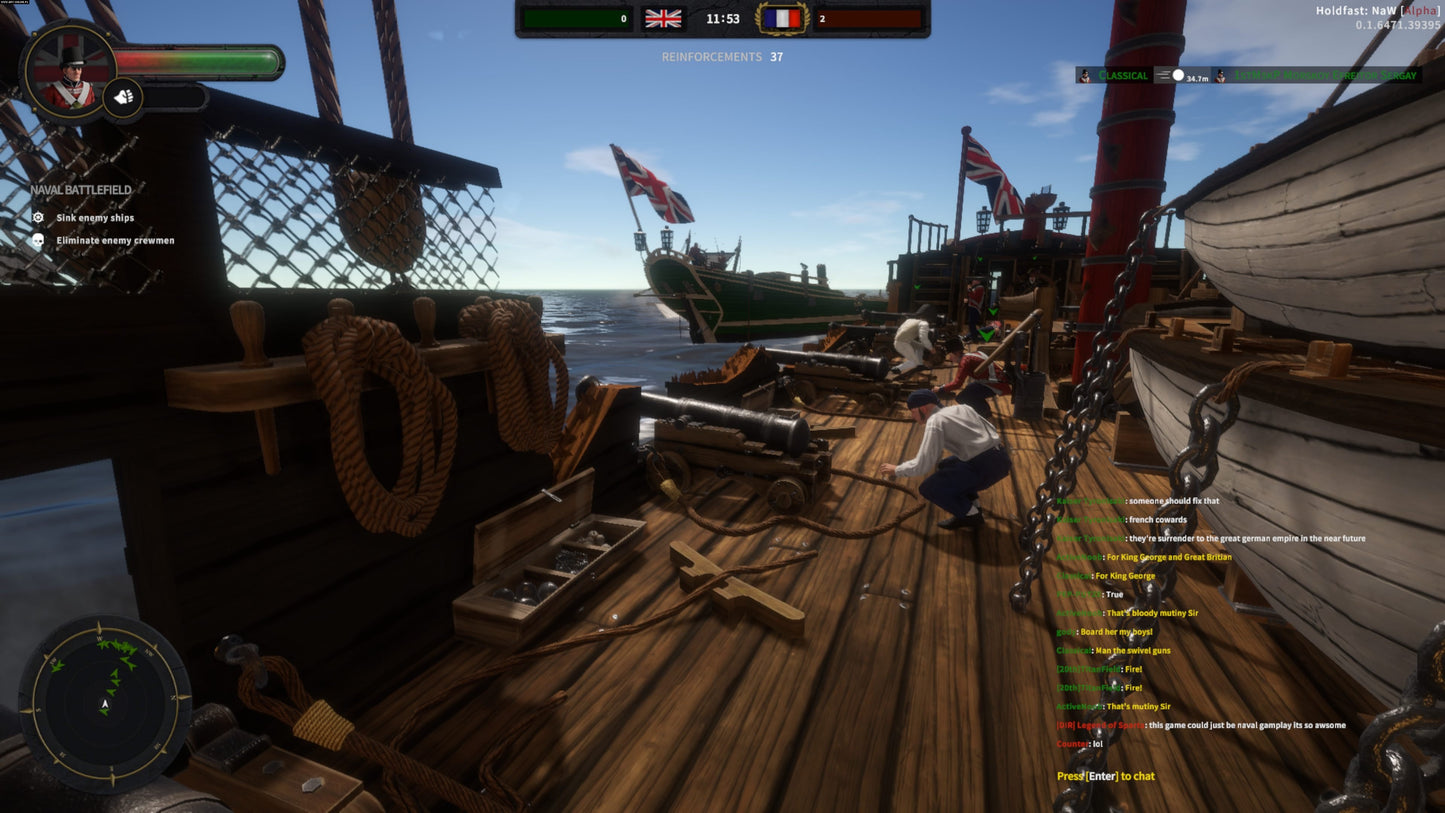Click the soldier icon beside the Classical nameplate
Screen dimensions: 1445x813
point(1083,75)
